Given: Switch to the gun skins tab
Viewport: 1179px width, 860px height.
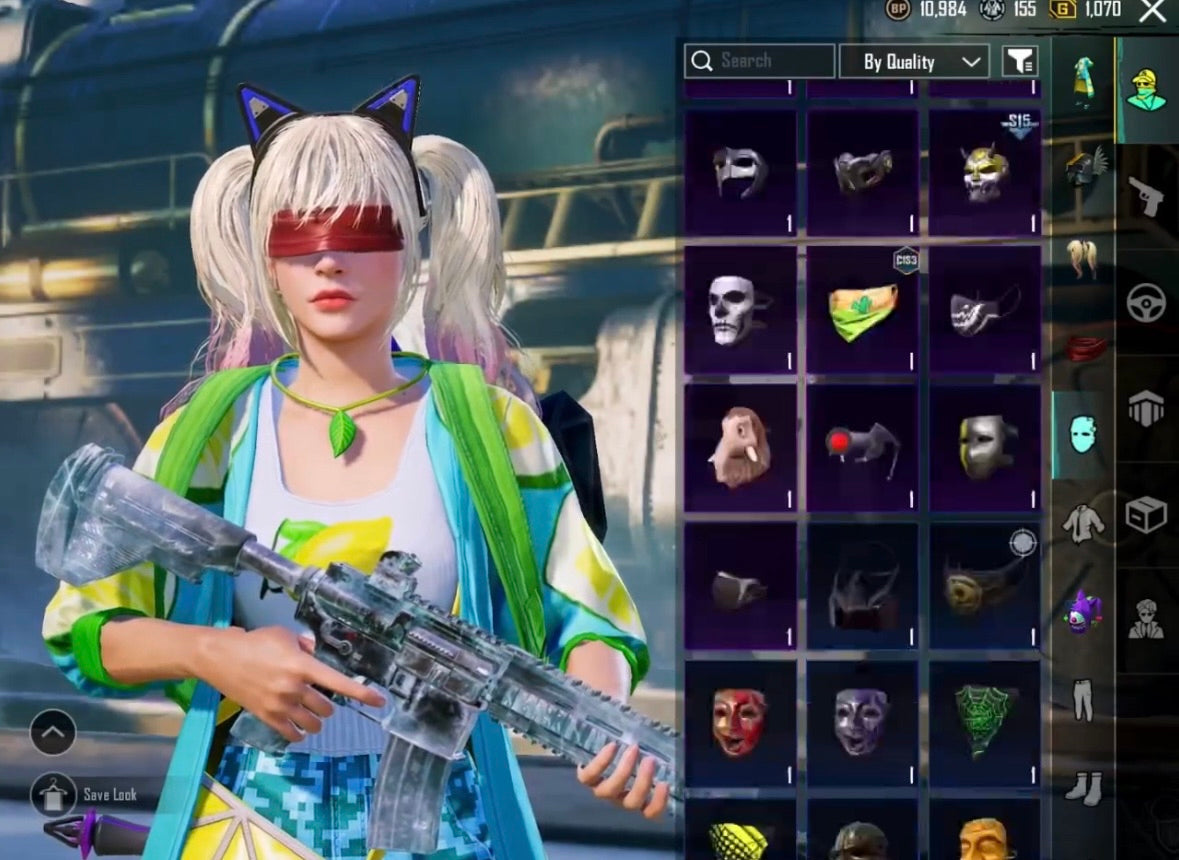Looking at the screenshot, I should point(1146,196).
